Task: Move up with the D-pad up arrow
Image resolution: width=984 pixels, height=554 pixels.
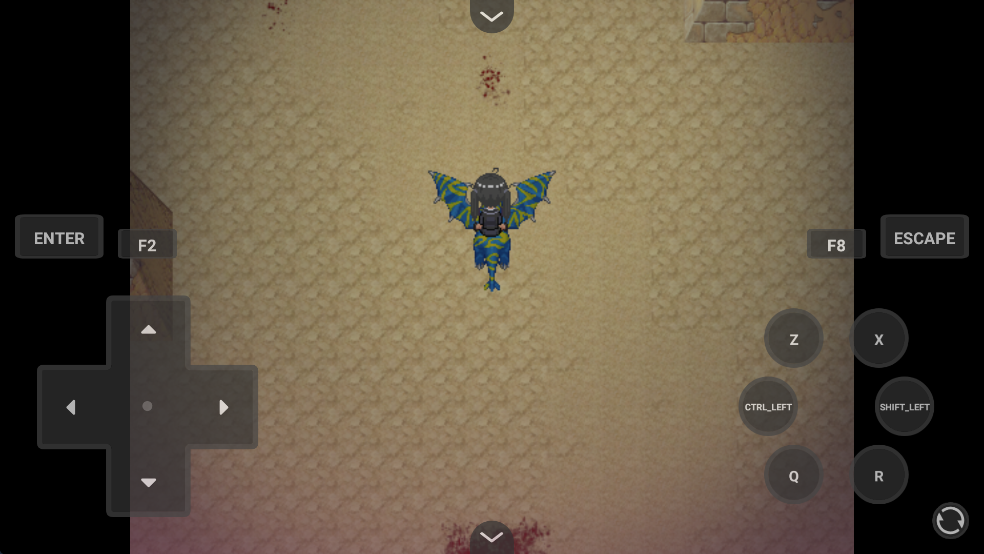Action: click(148, 330)
